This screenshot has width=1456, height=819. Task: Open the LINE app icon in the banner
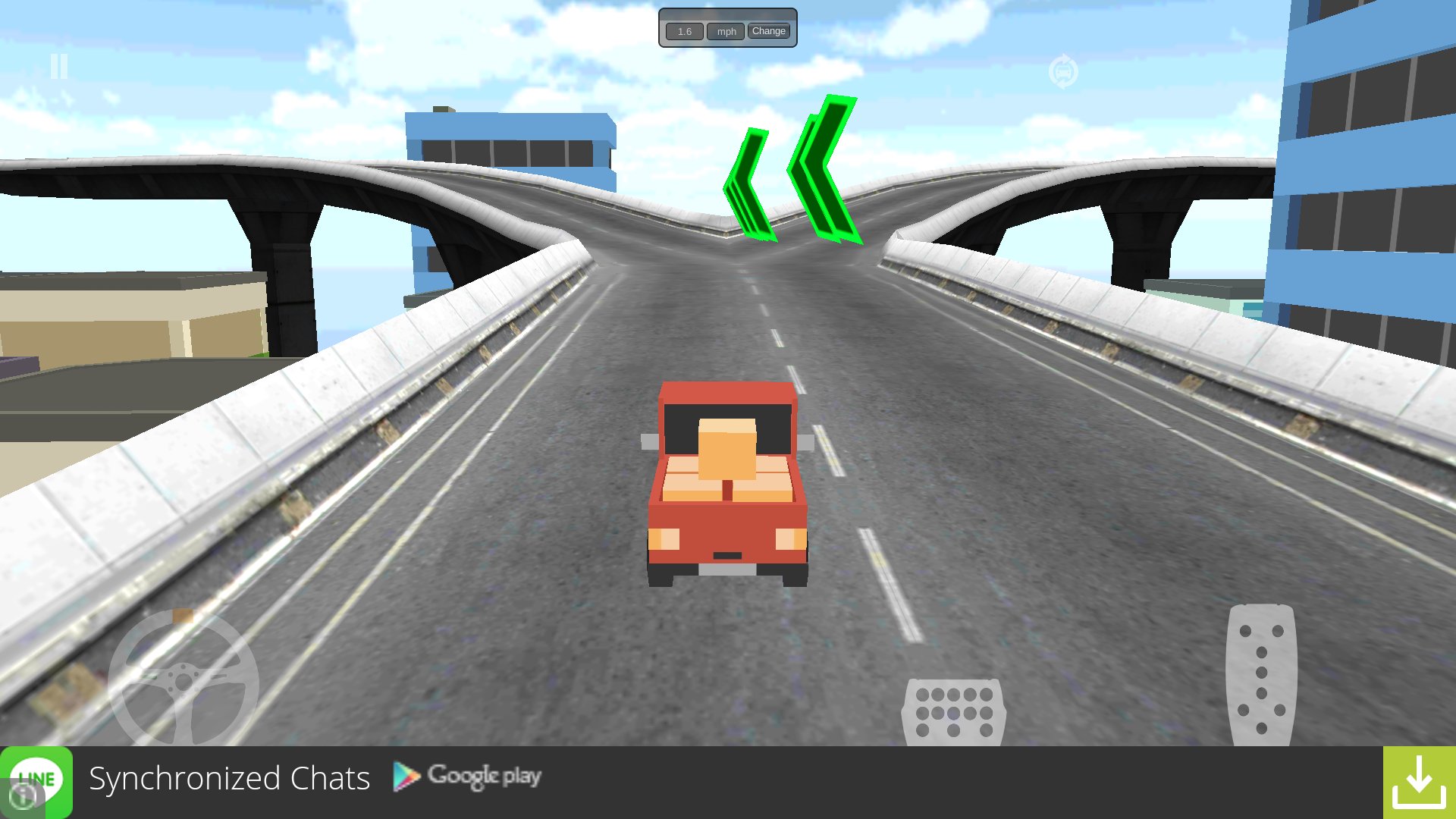coord(36,778)
